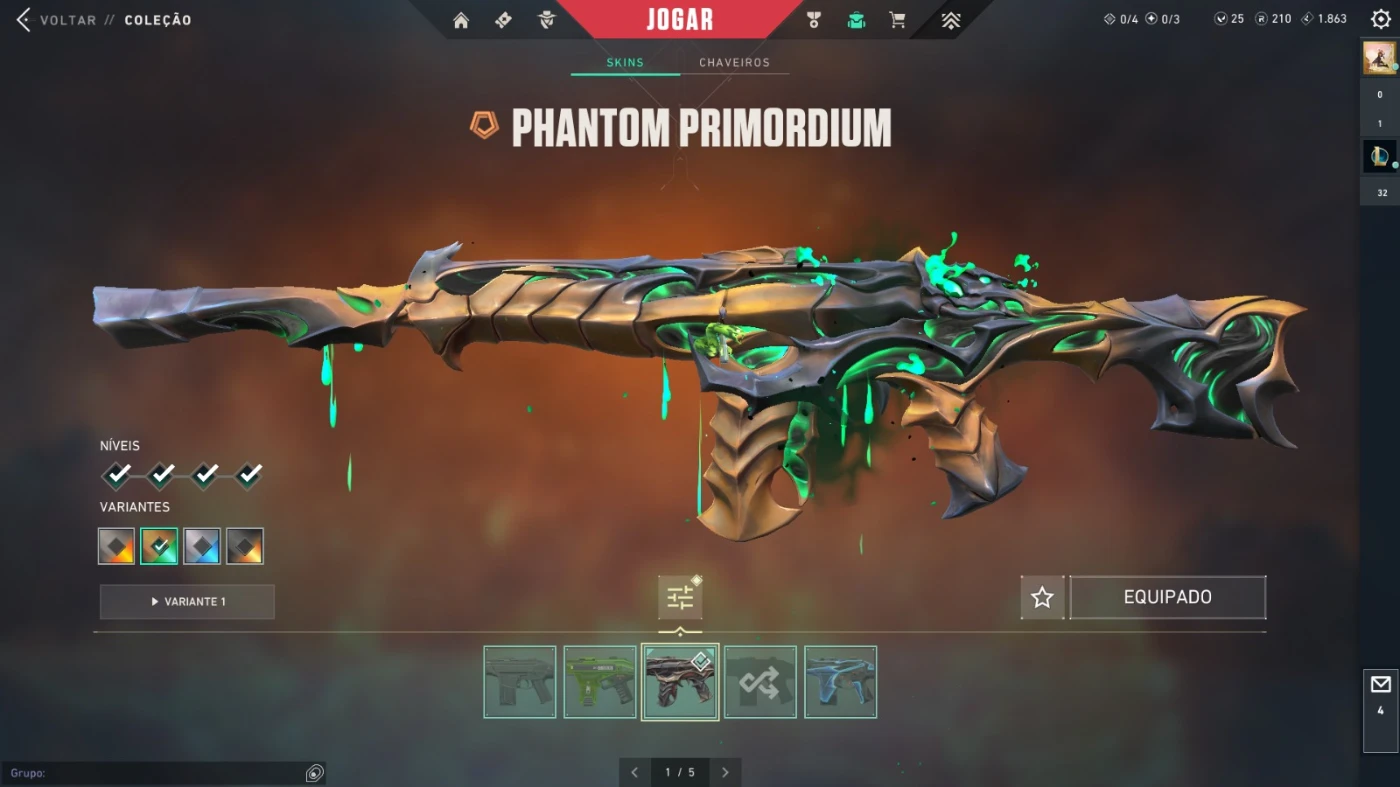Go to the next skins page
1400x787 pixels.
725,772
